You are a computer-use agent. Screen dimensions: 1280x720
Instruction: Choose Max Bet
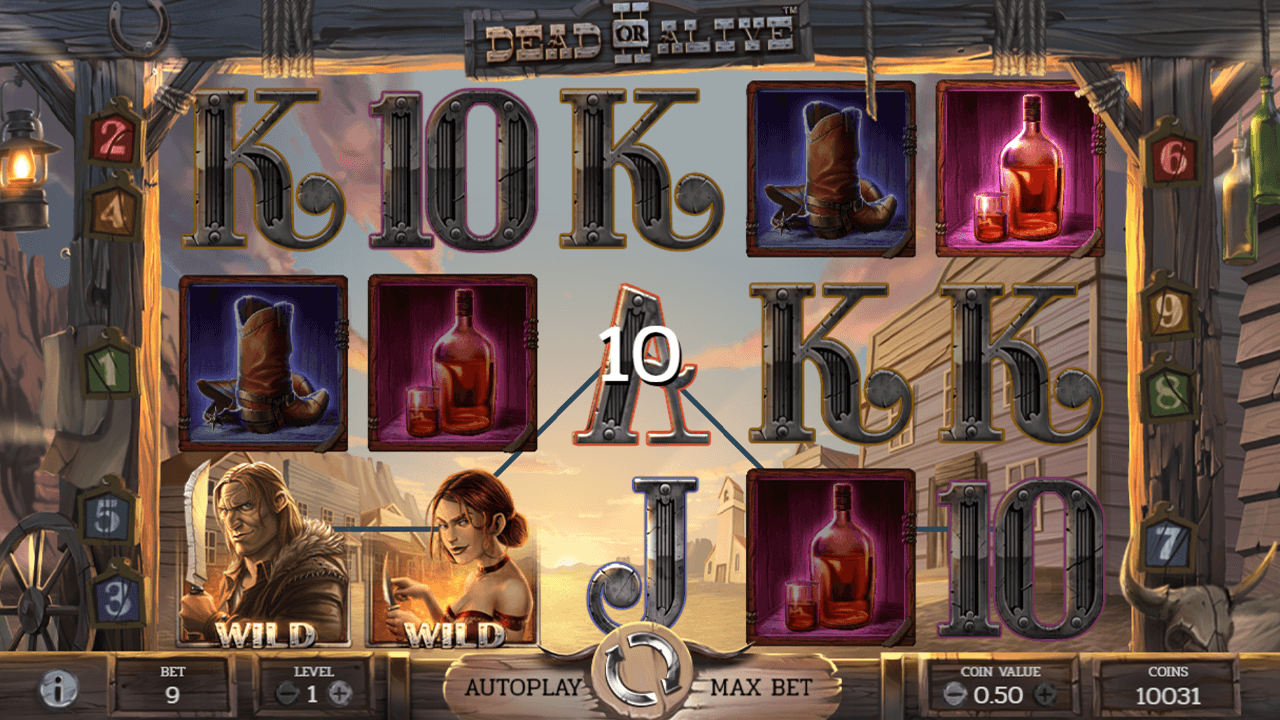pos(761,687)
